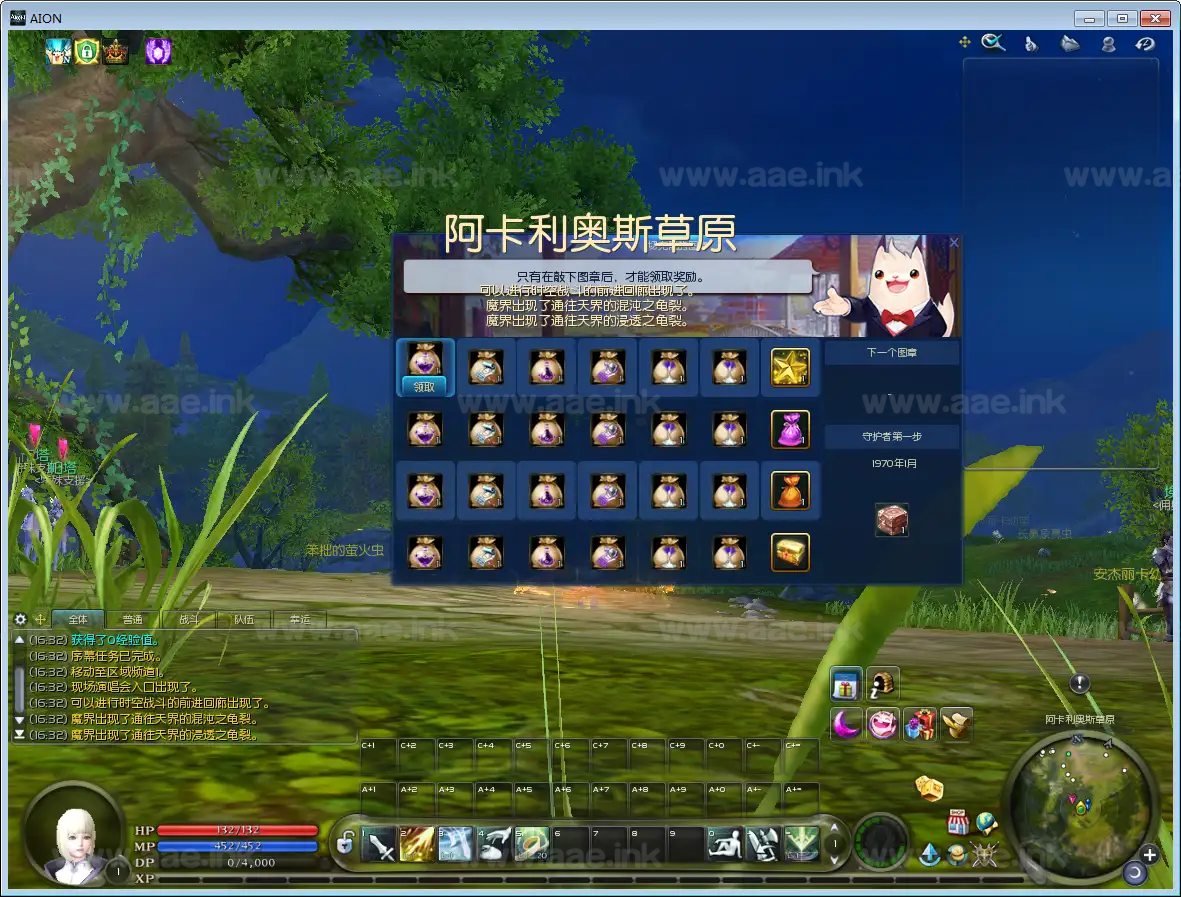Open the SHOP store icon
Image resolution: width=1181 pixels, height=897 pixels.
tap(958, 822)
